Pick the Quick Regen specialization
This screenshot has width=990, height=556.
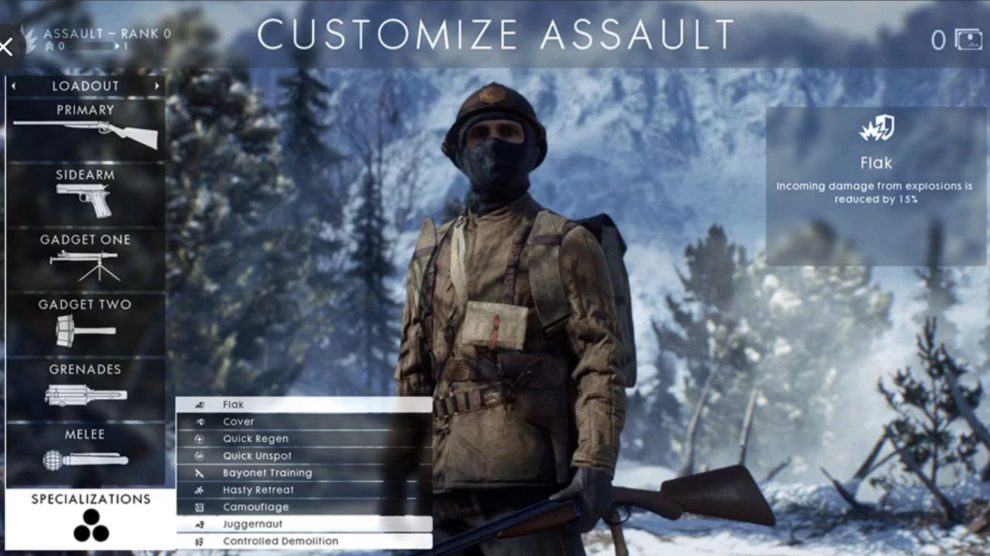point(304,439)
